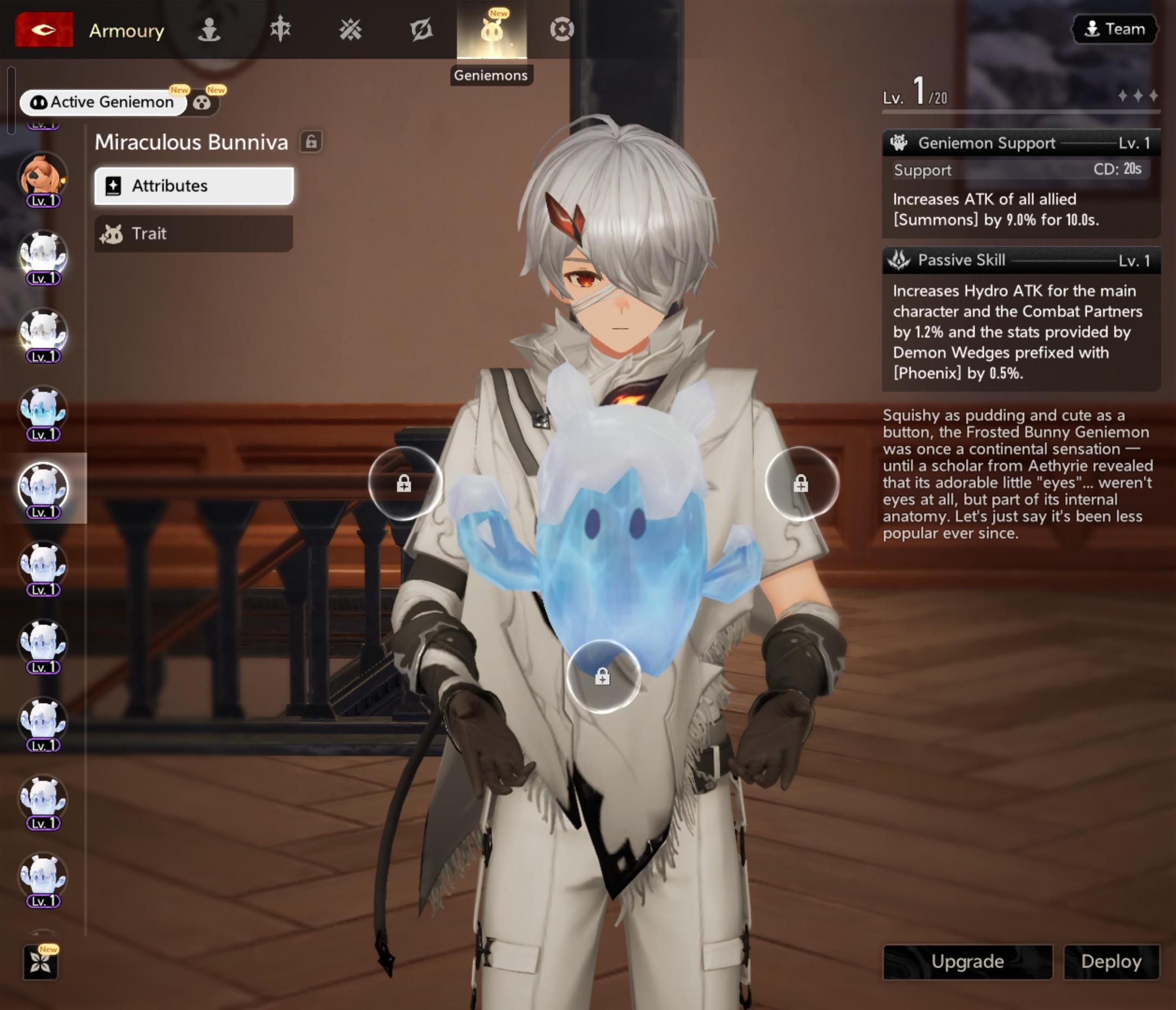The image size is (1176, 1010).
Task: Select the Active Geniemon filter
Action: pyautogui.click(x=103, y=102)
